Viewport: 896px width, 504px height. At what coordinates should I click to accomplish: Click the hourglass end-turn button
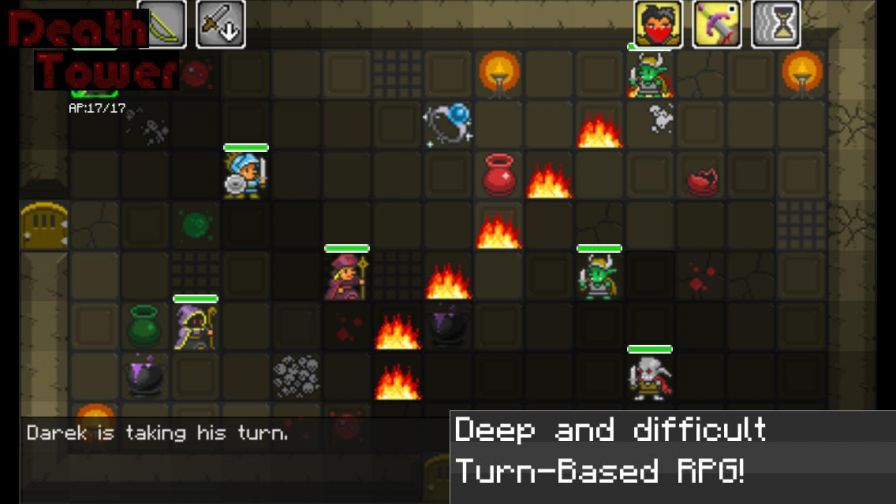tap(776, 24)
